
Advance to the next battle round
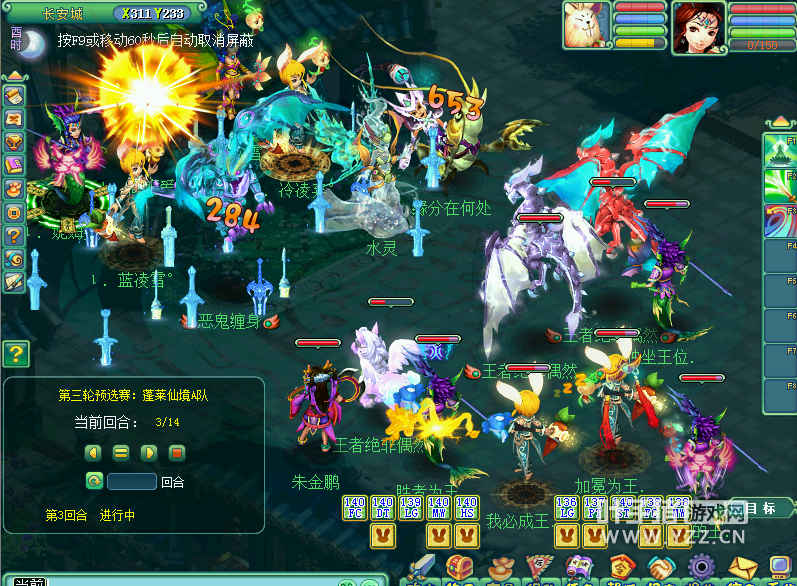(x=148, y=452)
